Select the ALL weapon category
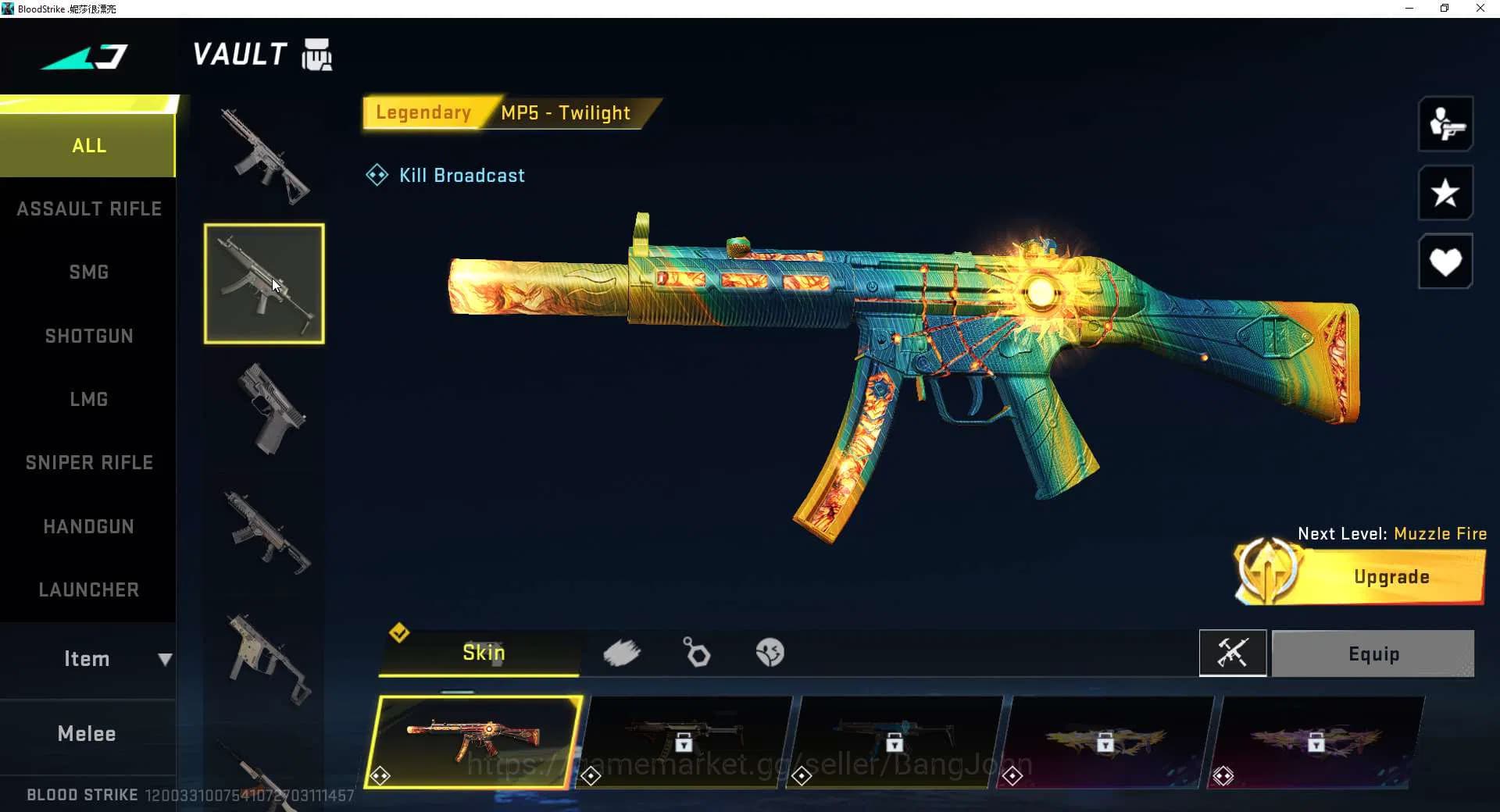Image resolution: width=1500 pixels, height=812 pixels. (x=88, y=146)
